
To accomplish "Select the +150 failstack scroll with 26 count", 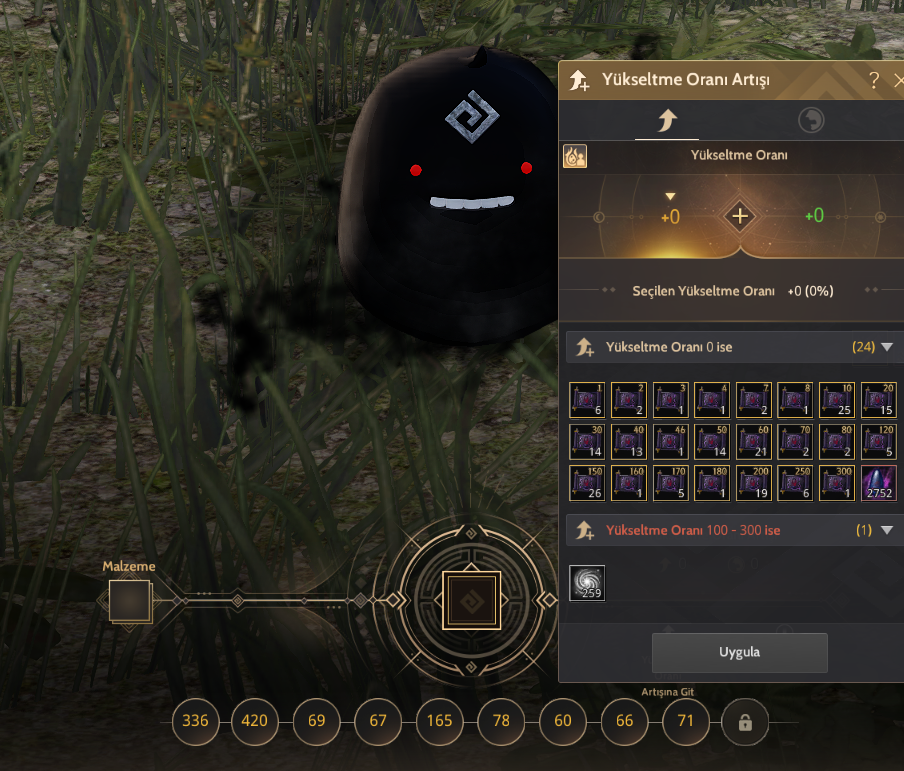I will (x=587, y=483).
